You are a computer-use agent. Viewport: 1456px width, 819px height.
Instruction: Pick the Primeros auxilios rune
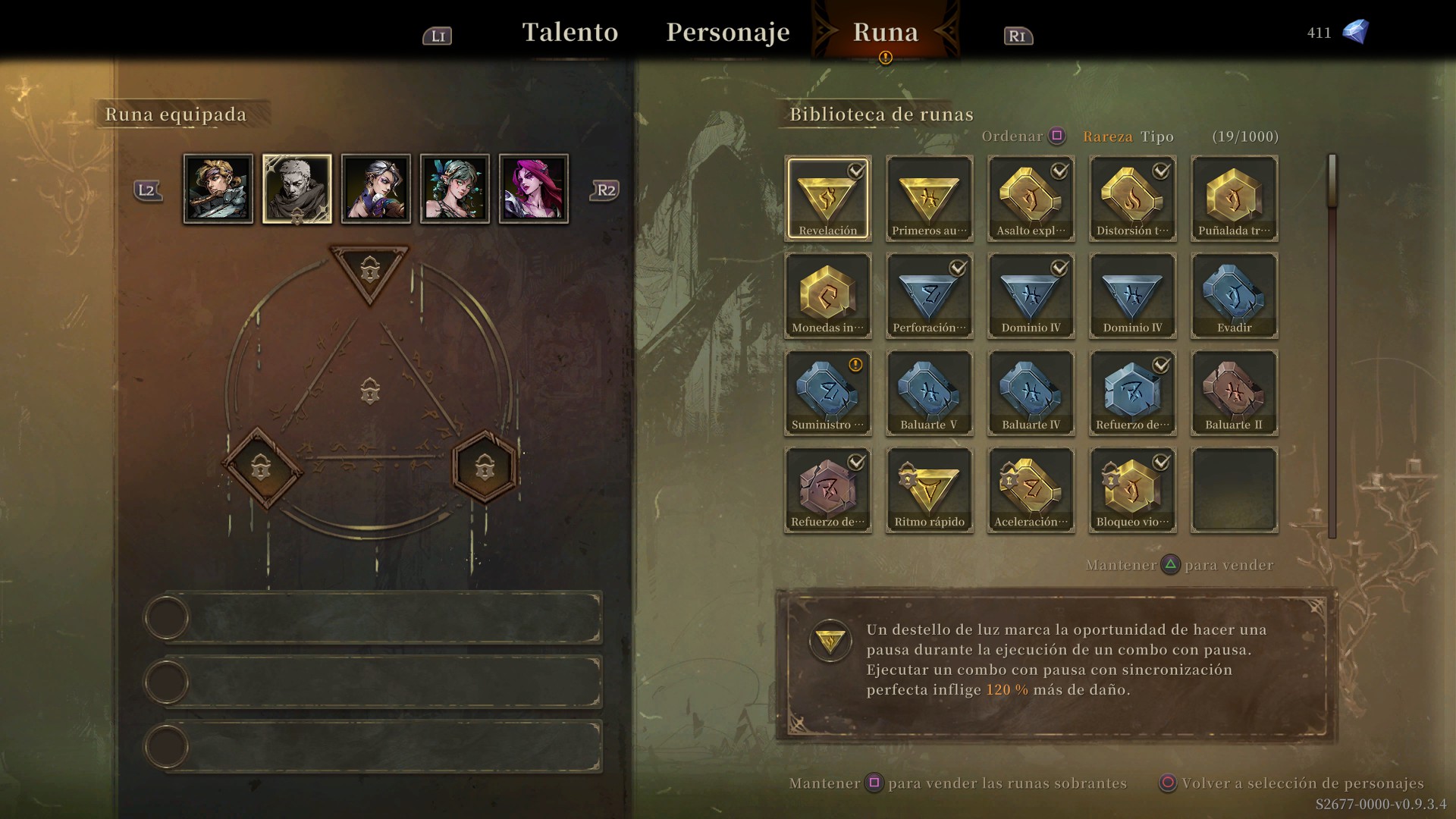(930, 199)
